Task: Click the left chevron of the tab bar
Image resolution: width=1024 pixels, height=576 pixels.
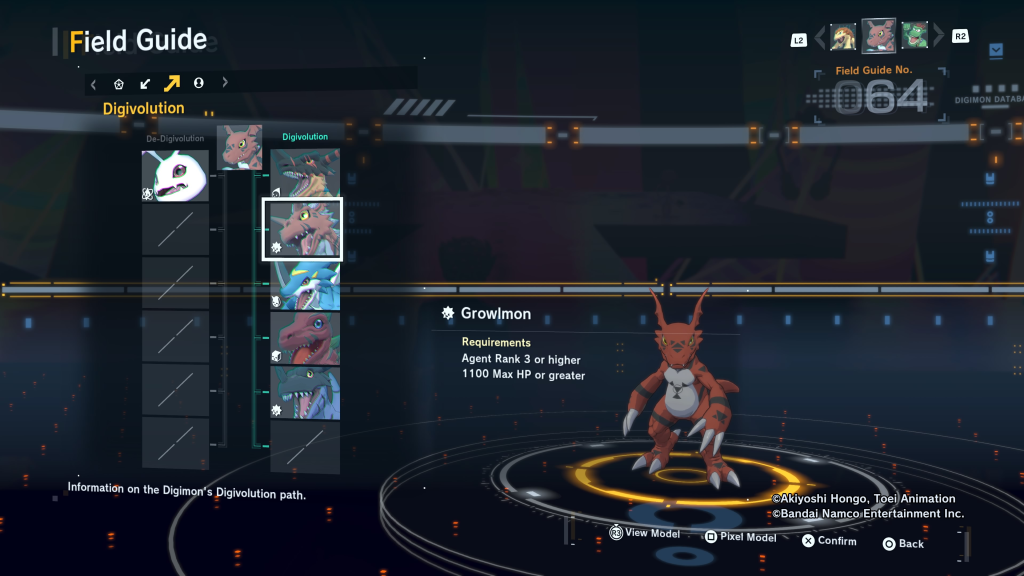Action: pos(94,84)
